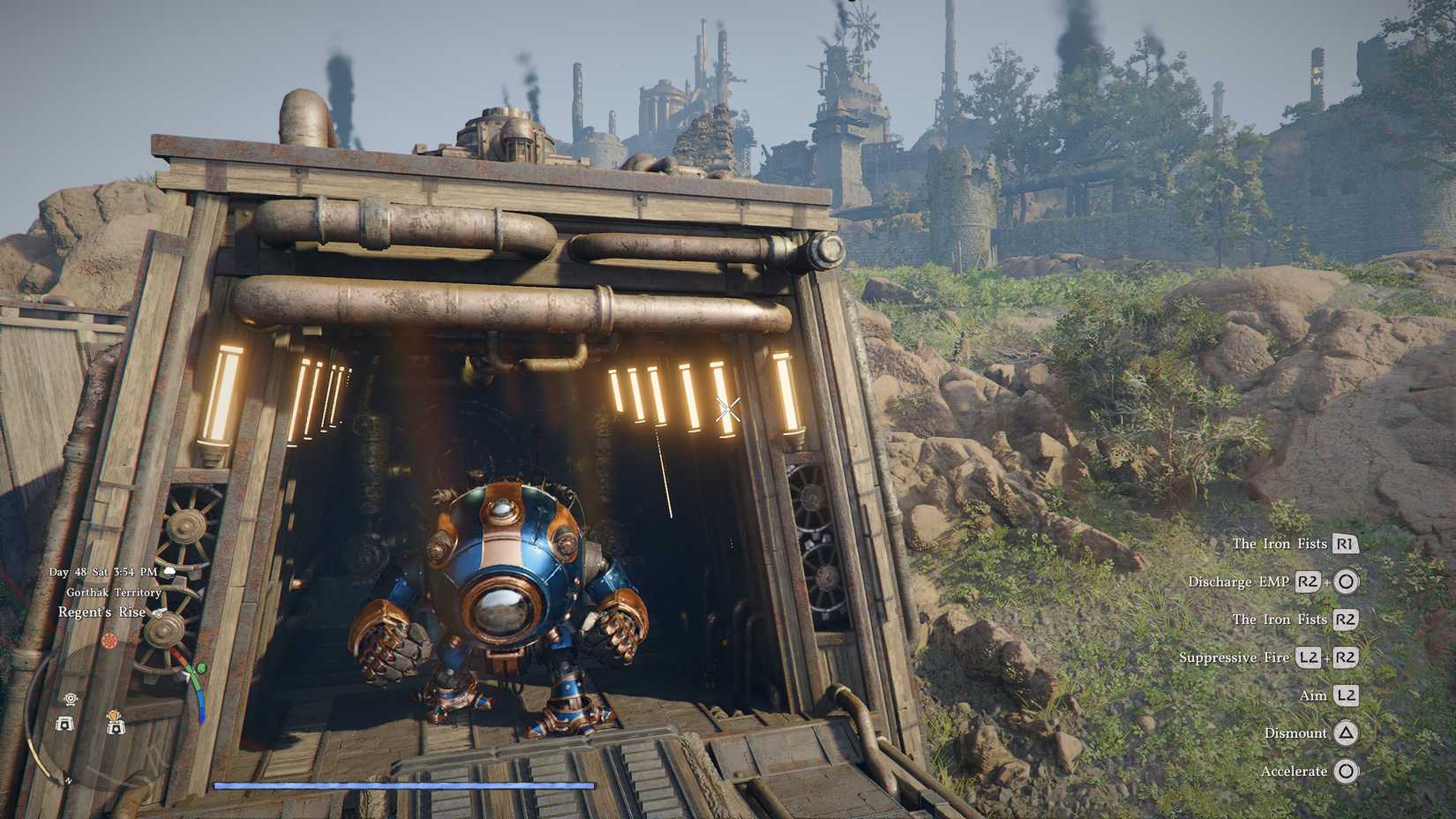Click the Triangle button icon beside Dismount
Screen dimensions: 1456x819
click(x=1347, y=733)
